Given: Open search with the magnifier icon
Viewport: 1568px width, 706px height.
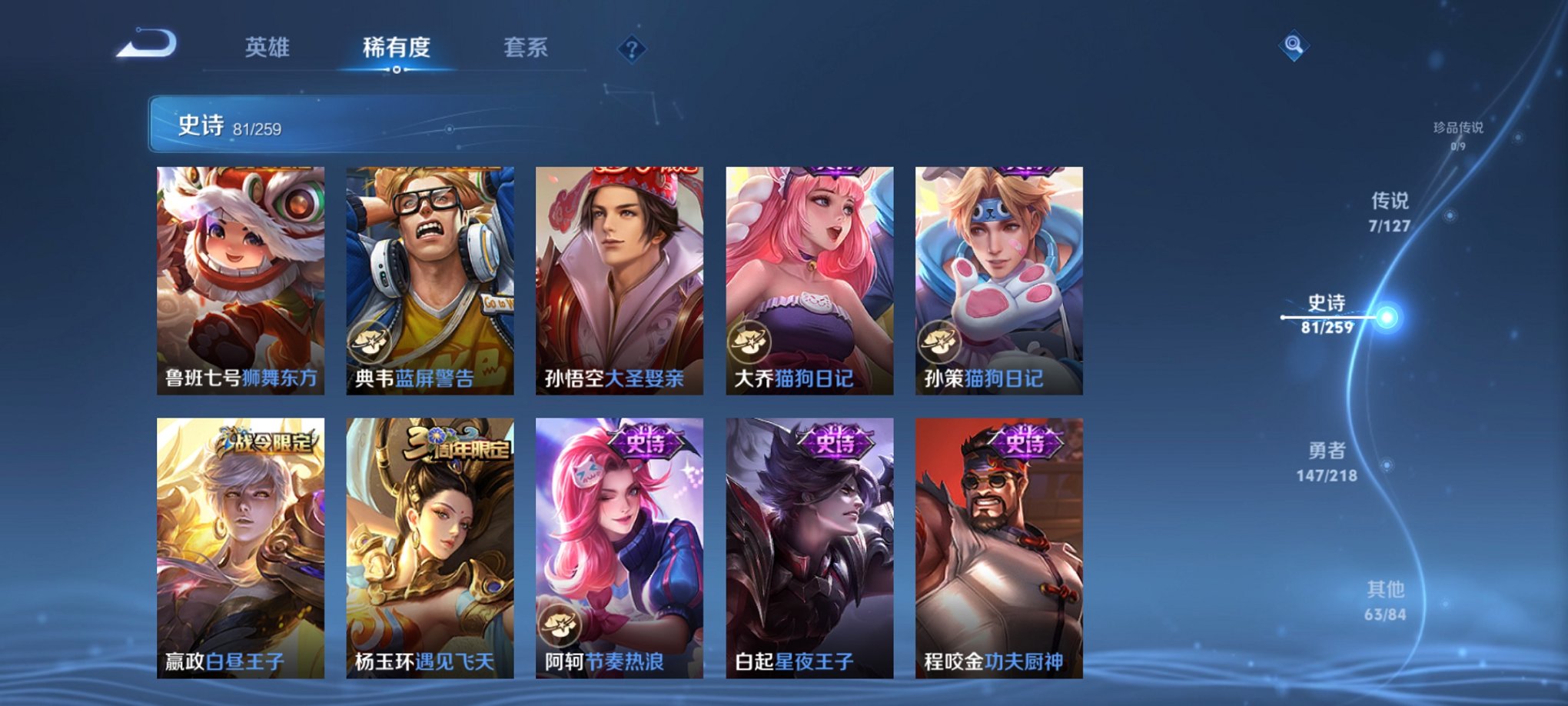Looking at the screenshot, I should pyautogui.click(x=1292, y=48).
